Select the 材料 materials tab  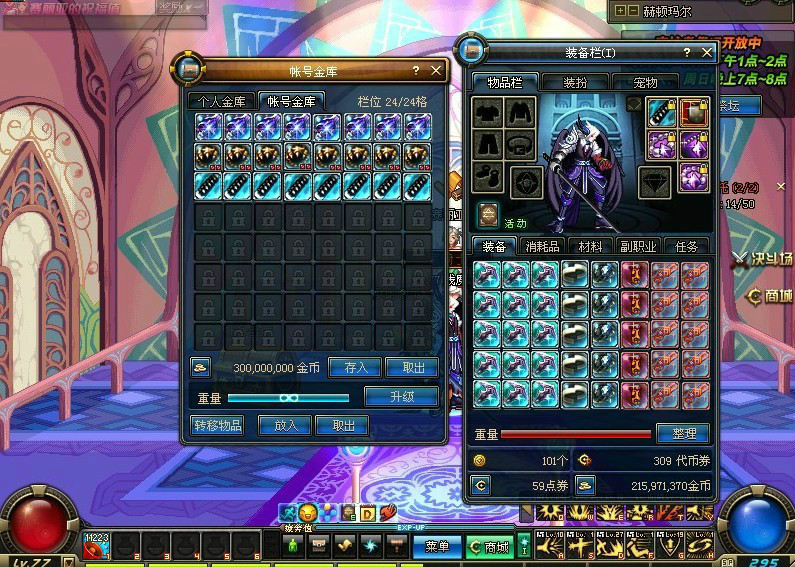coord(590,246)
